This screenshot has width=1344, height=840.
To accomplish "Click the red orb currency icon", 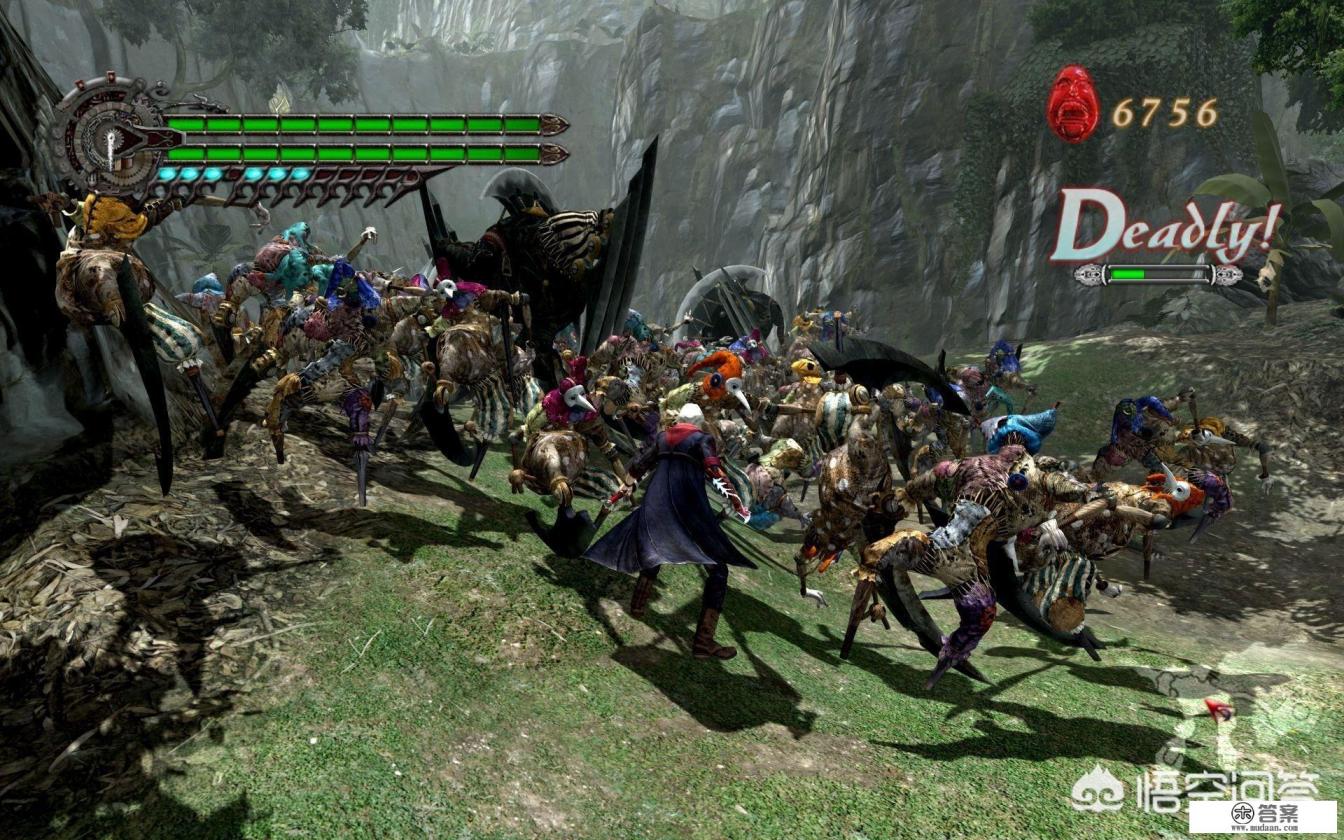I will click(x=1073, y=104).
